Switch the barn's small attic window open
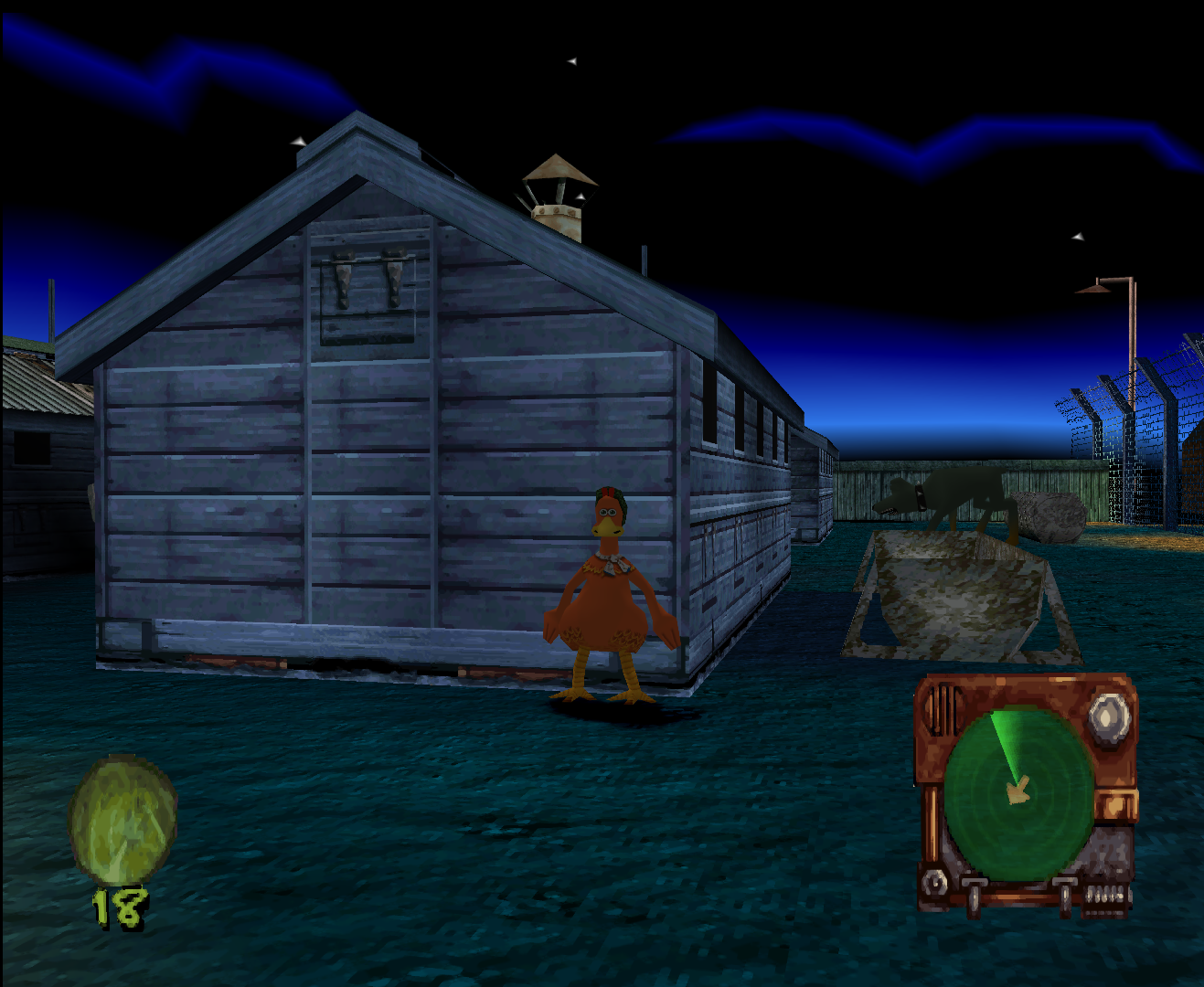This screenshot has width=1204, height=987. coord(361,292)
